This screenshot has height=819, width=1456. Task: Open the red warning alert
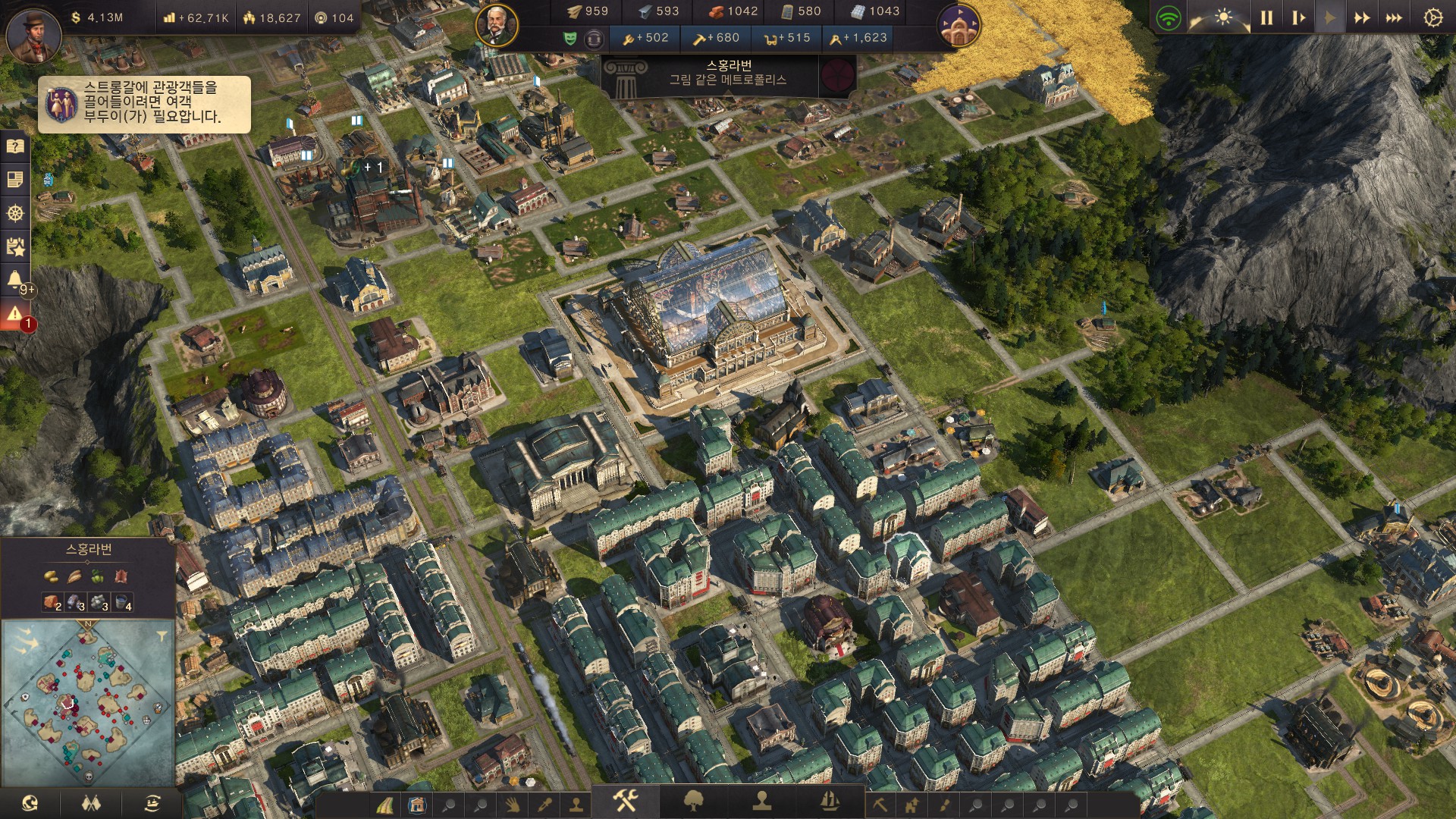(15, 313)
